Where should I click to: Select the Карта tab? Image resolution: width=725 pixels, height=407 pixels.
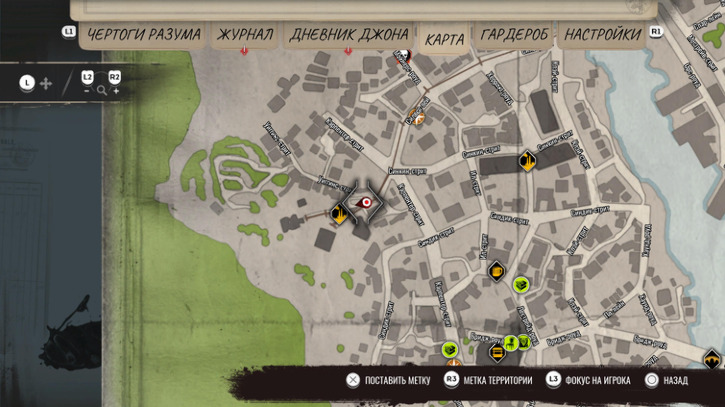coord(444,39)
